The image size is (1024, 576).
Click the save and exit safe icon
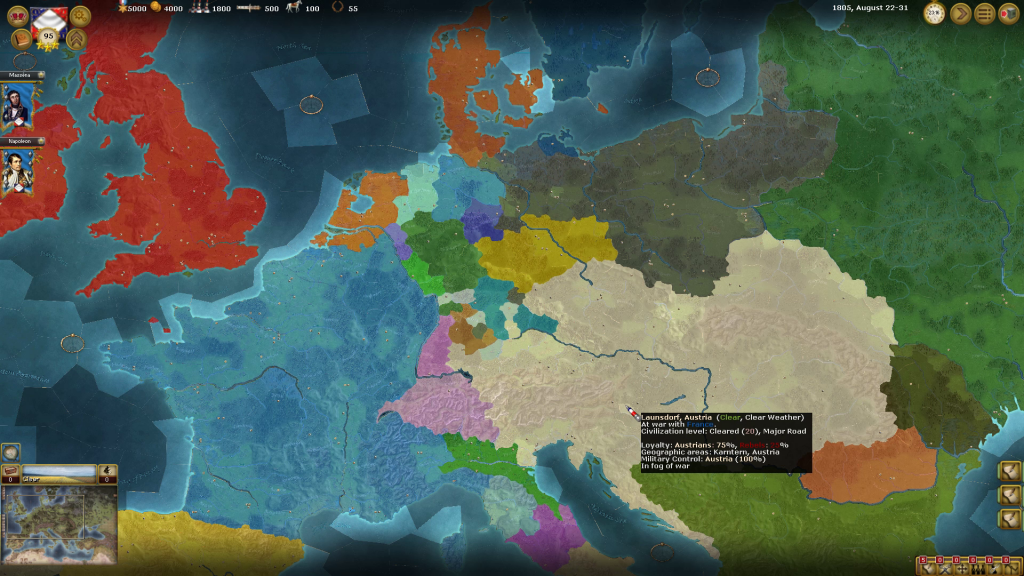(x=1008, y=14)
